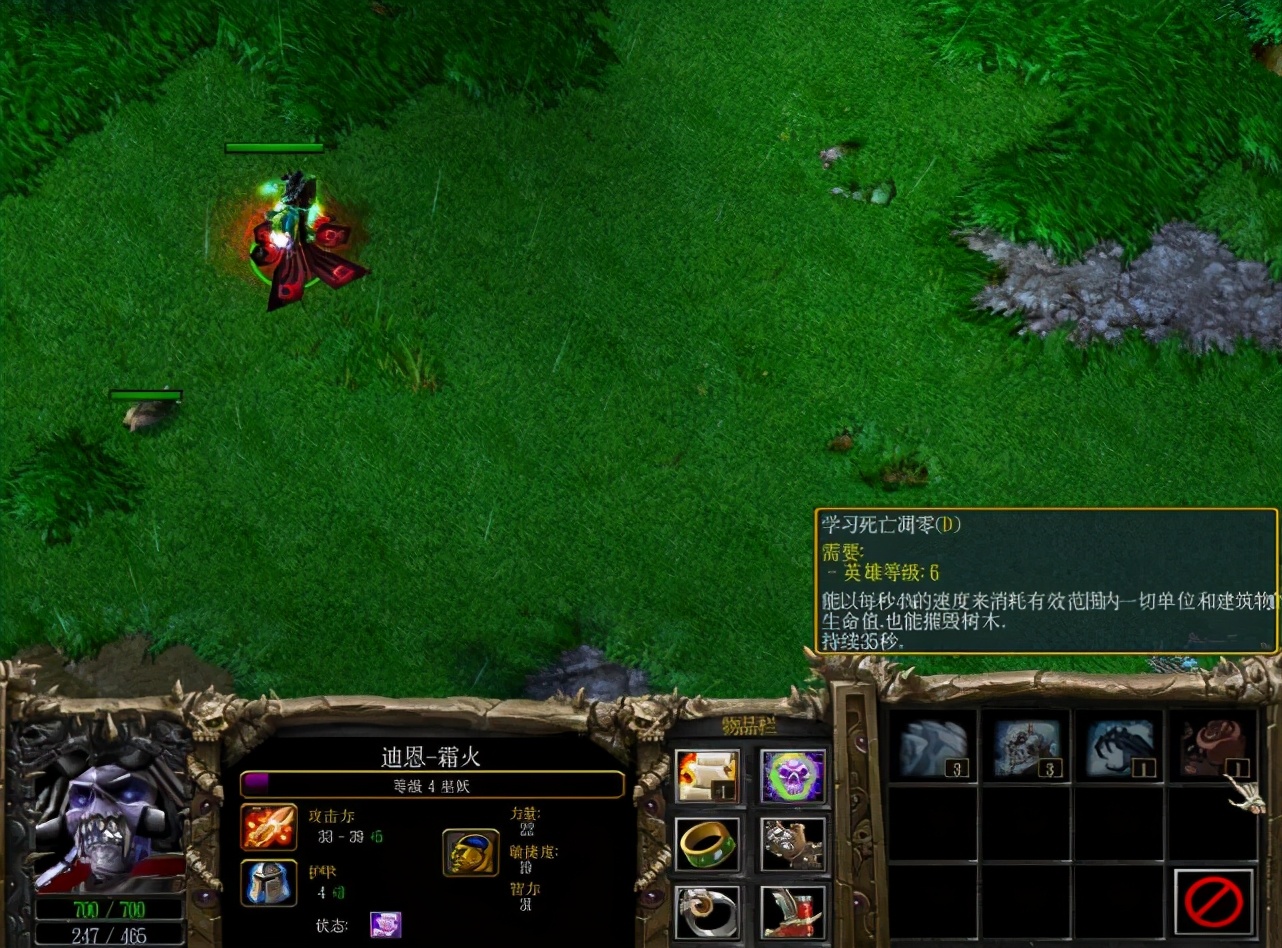Select the spiked gauntlet inventory item

tap(793, 843)
